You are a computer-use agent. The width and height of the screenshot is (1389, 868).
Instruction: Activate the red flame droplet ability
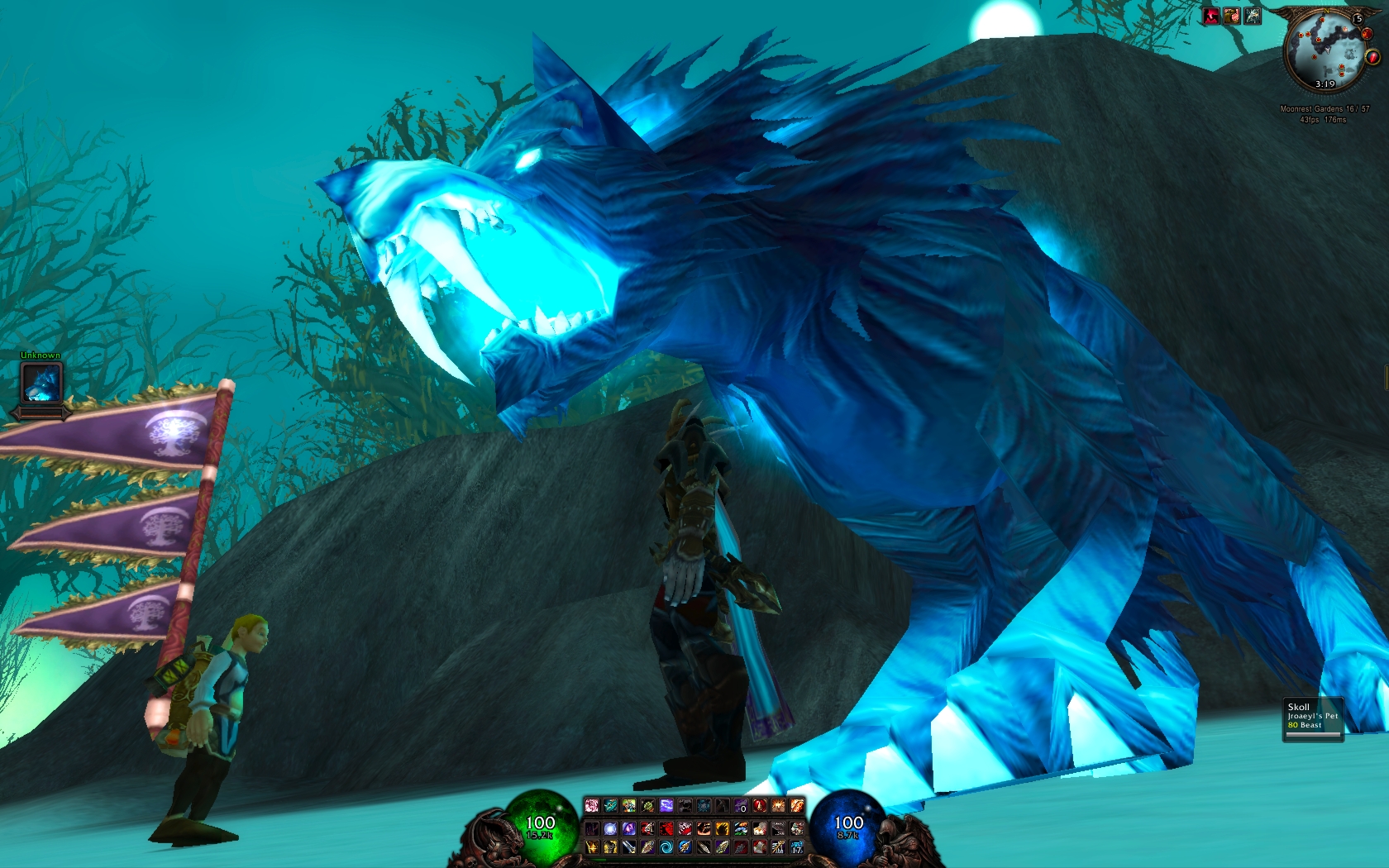click(x=760, y=805)
